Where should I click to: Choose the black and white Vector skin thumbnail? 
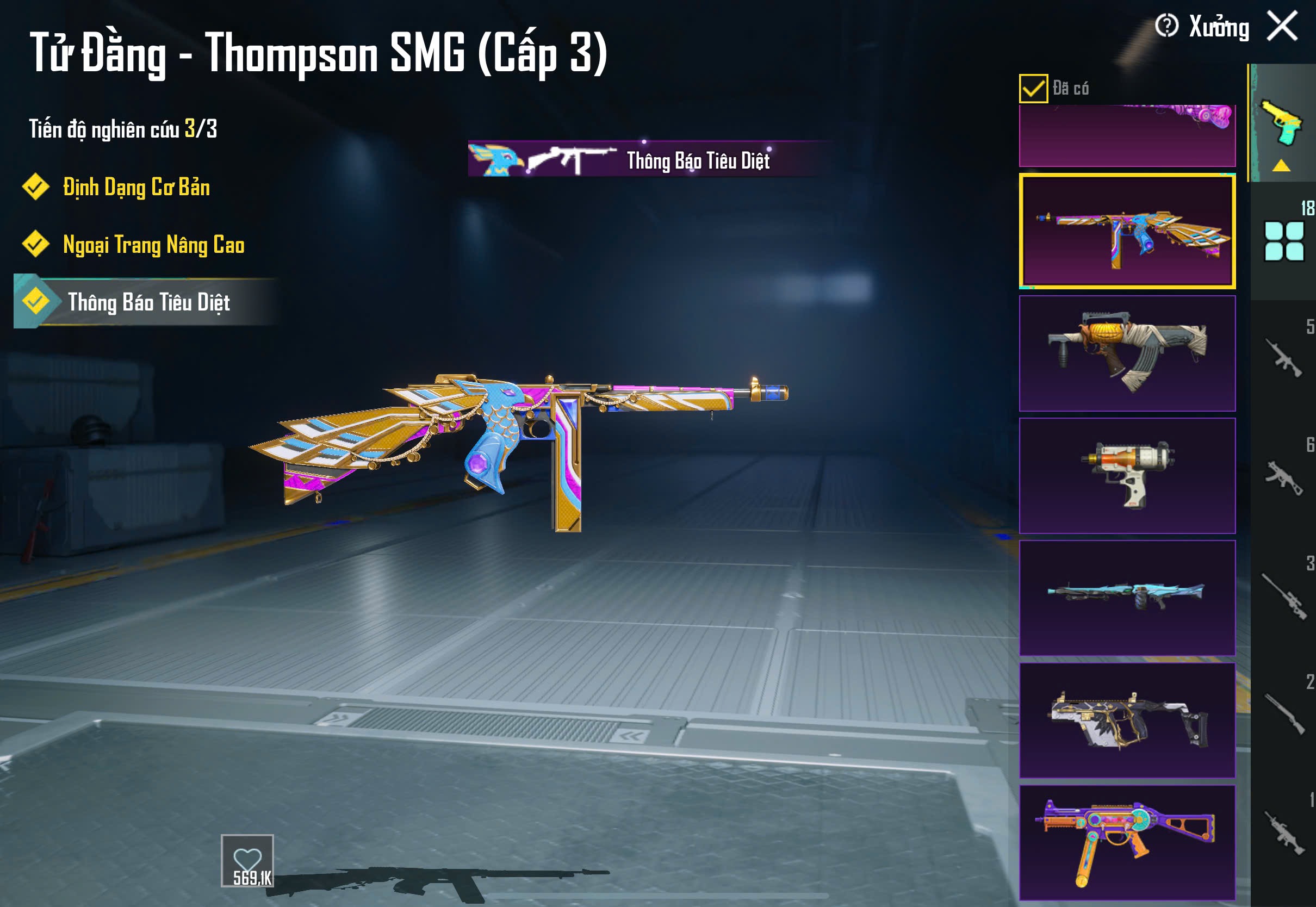[1127, 720]
